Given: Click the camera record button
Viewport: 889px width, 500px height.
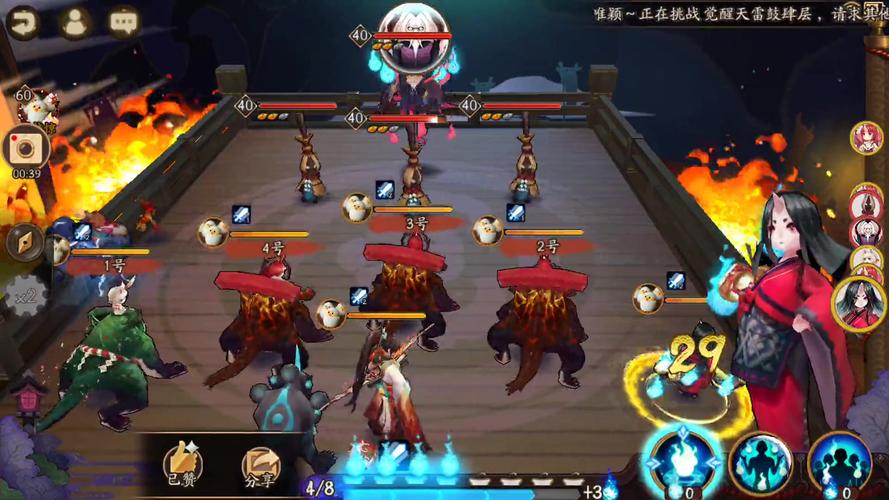Looking at the screenshot, I should (x=21, y=148).
